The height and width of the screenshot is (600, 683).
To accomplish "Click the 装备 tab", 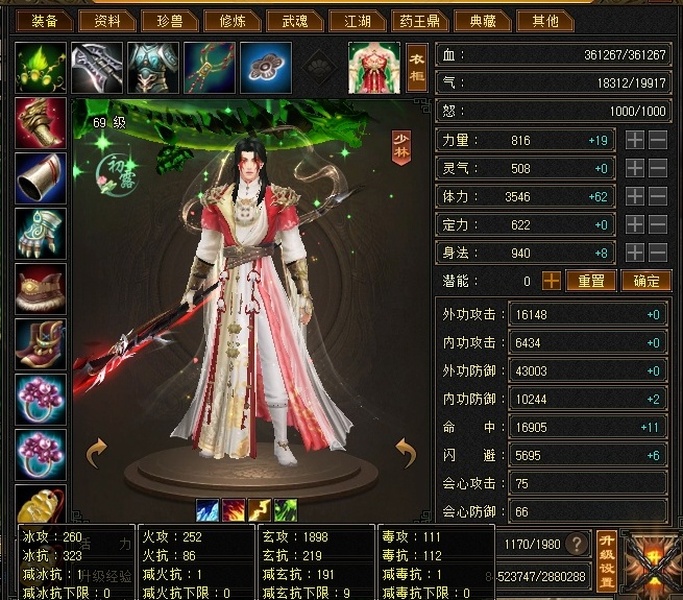I will [x=44, y=20].
